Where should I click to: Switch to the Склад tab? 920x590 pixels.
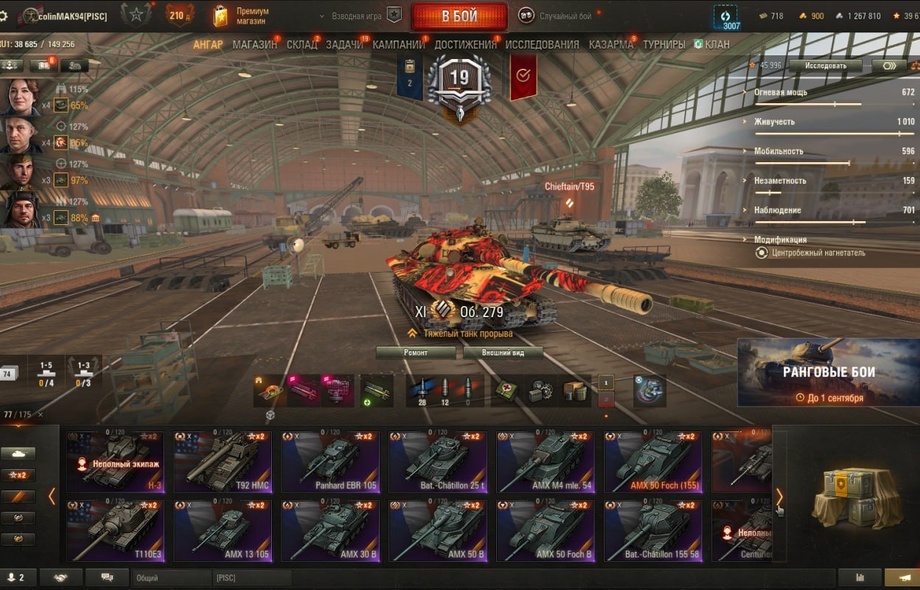[x=301, y=45]
